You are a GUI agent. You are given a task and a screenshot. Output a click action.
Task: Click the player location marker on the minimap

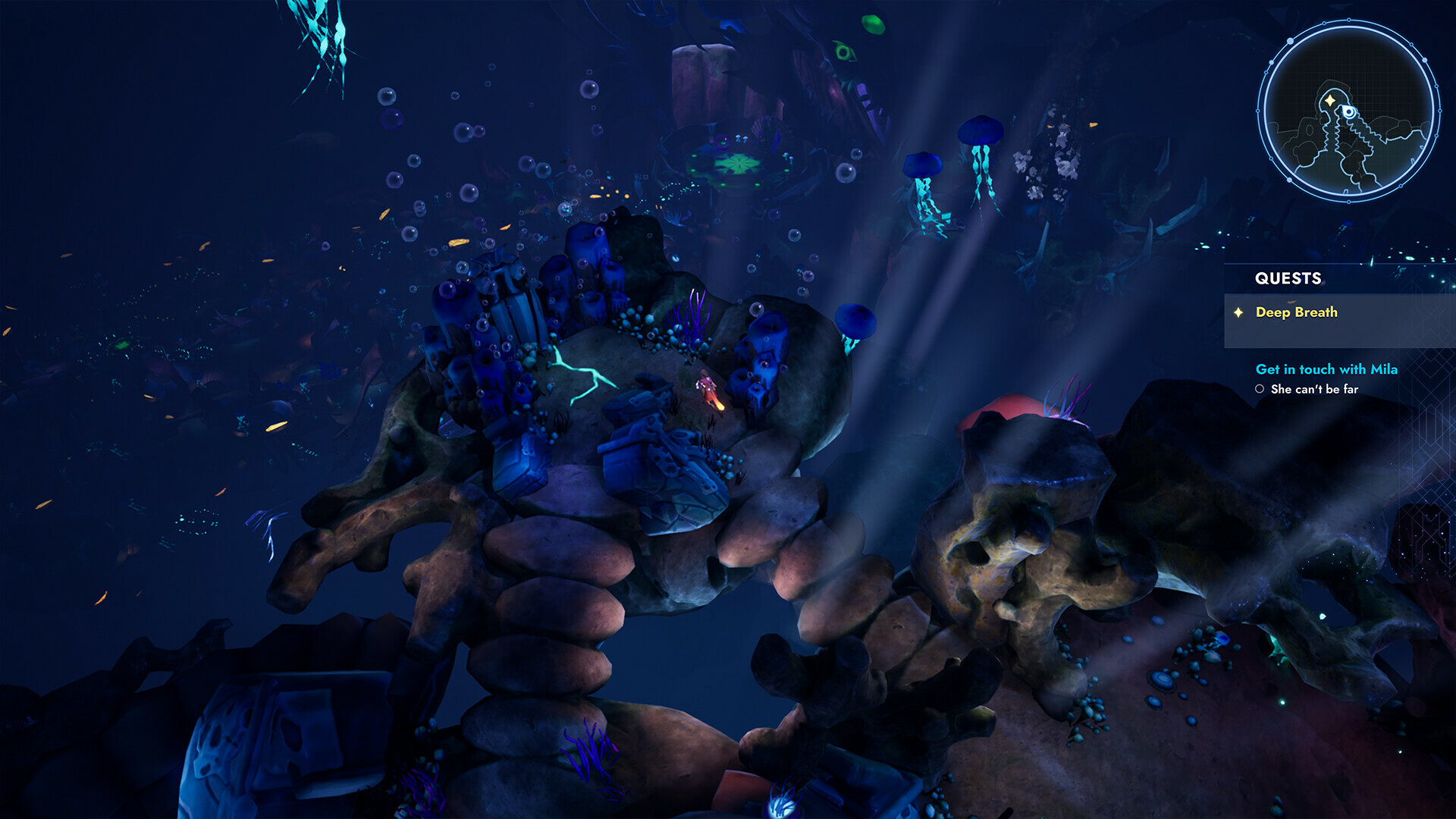(x=1348, y=112)
